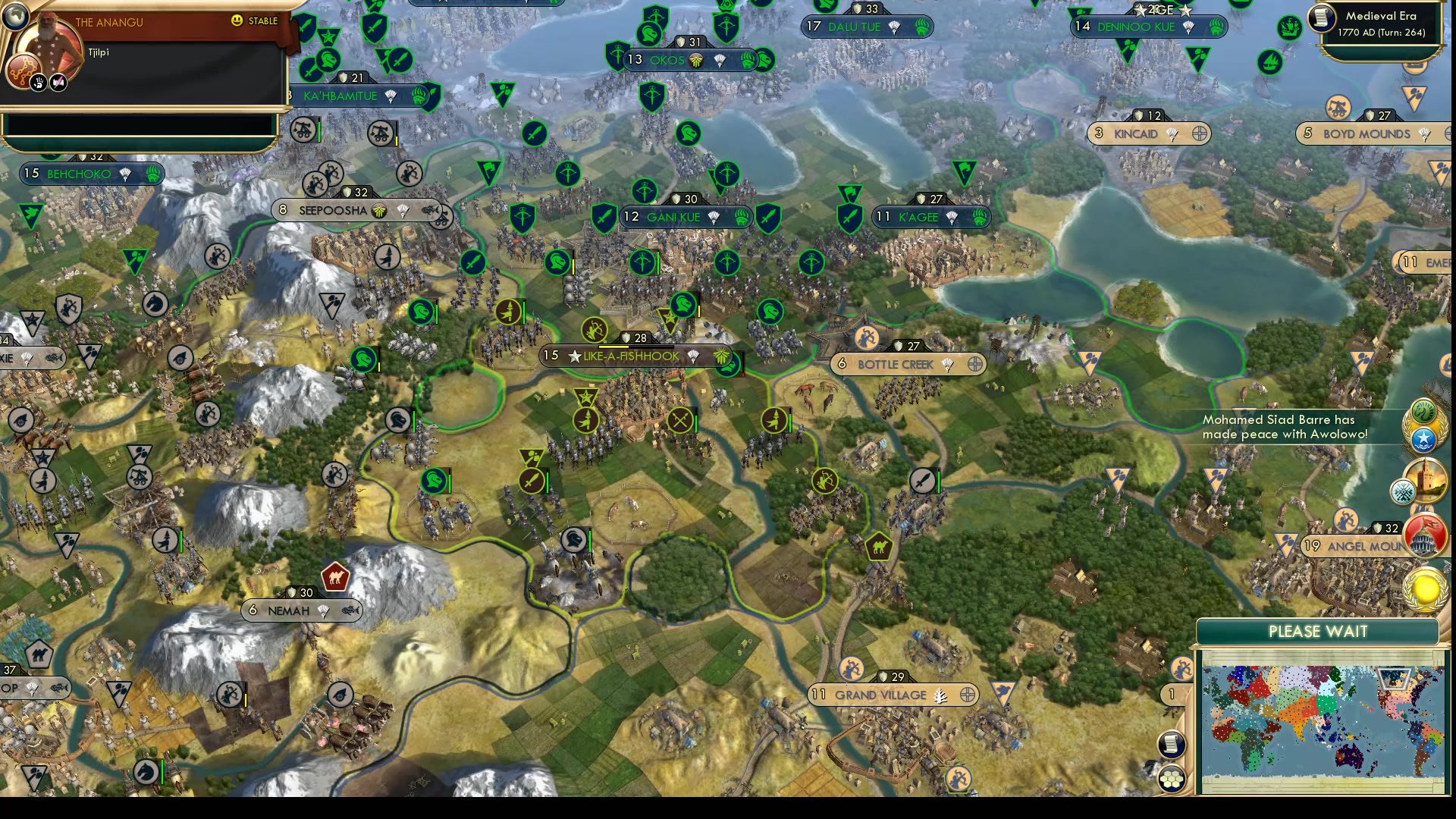Toggle the hex grid overlay icon

point(1172,779)
